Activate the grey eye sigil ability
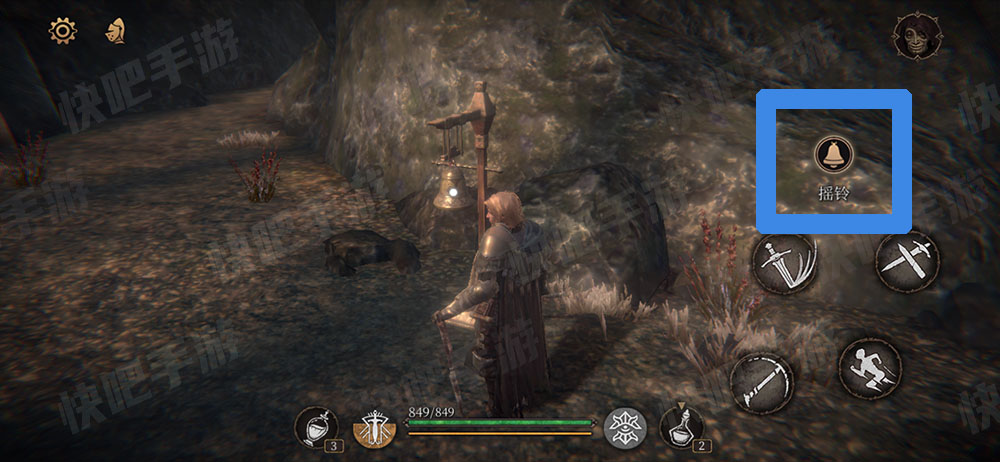This screenshot has width=1000, height=462. point(626,428)
